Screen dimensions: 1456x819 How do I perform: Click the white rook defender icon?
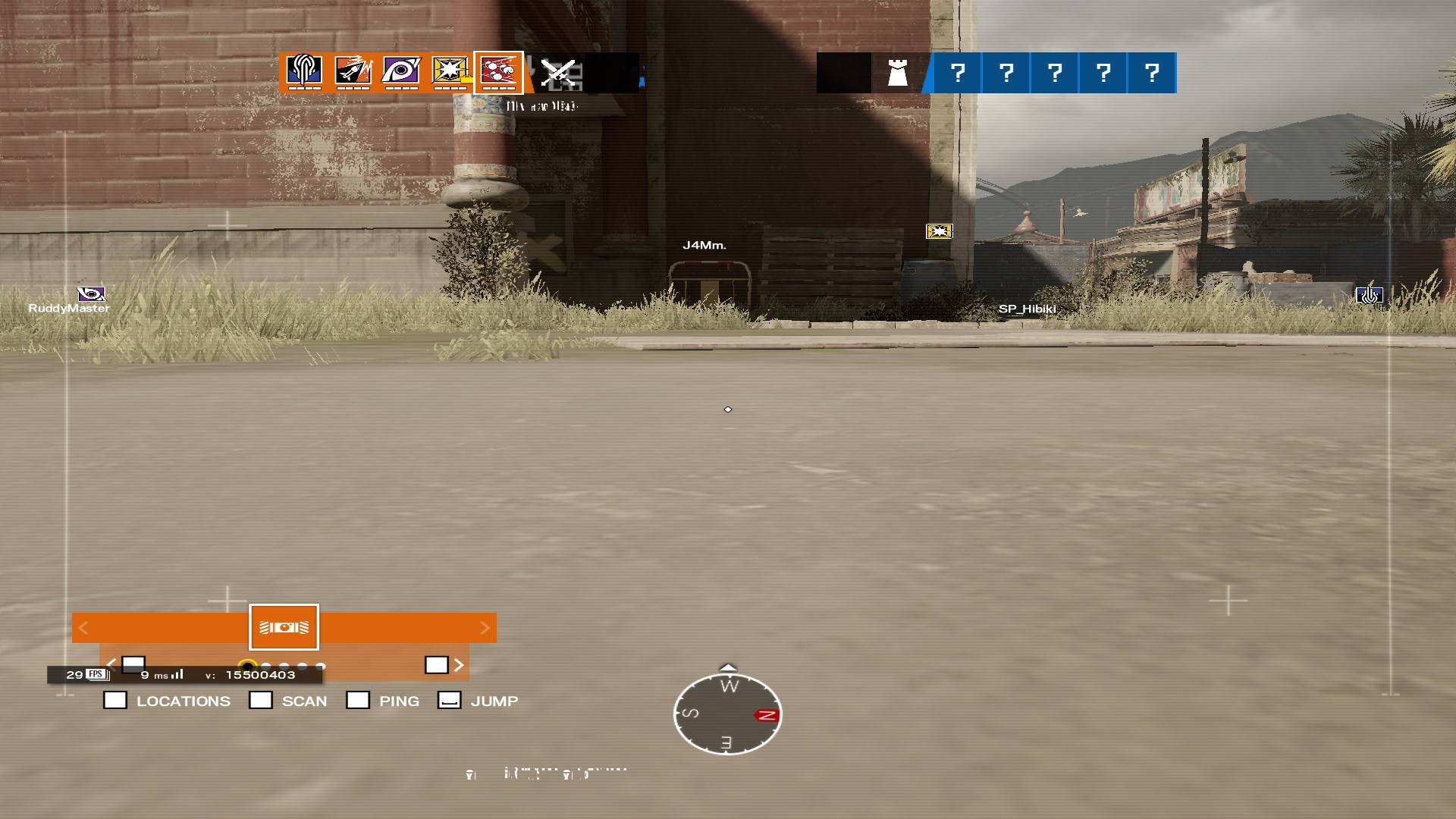(897, 74)
